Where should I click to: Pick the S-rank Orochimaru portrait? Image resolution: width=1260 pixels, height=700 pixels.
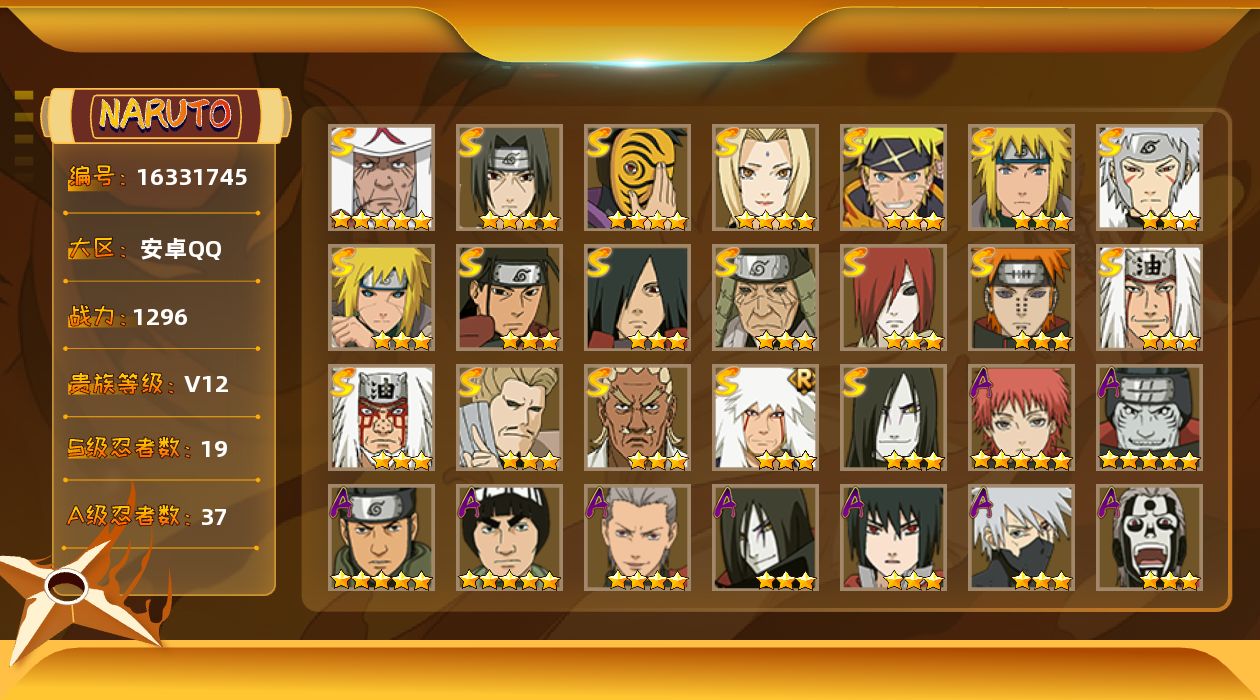[x=893, y=417]
